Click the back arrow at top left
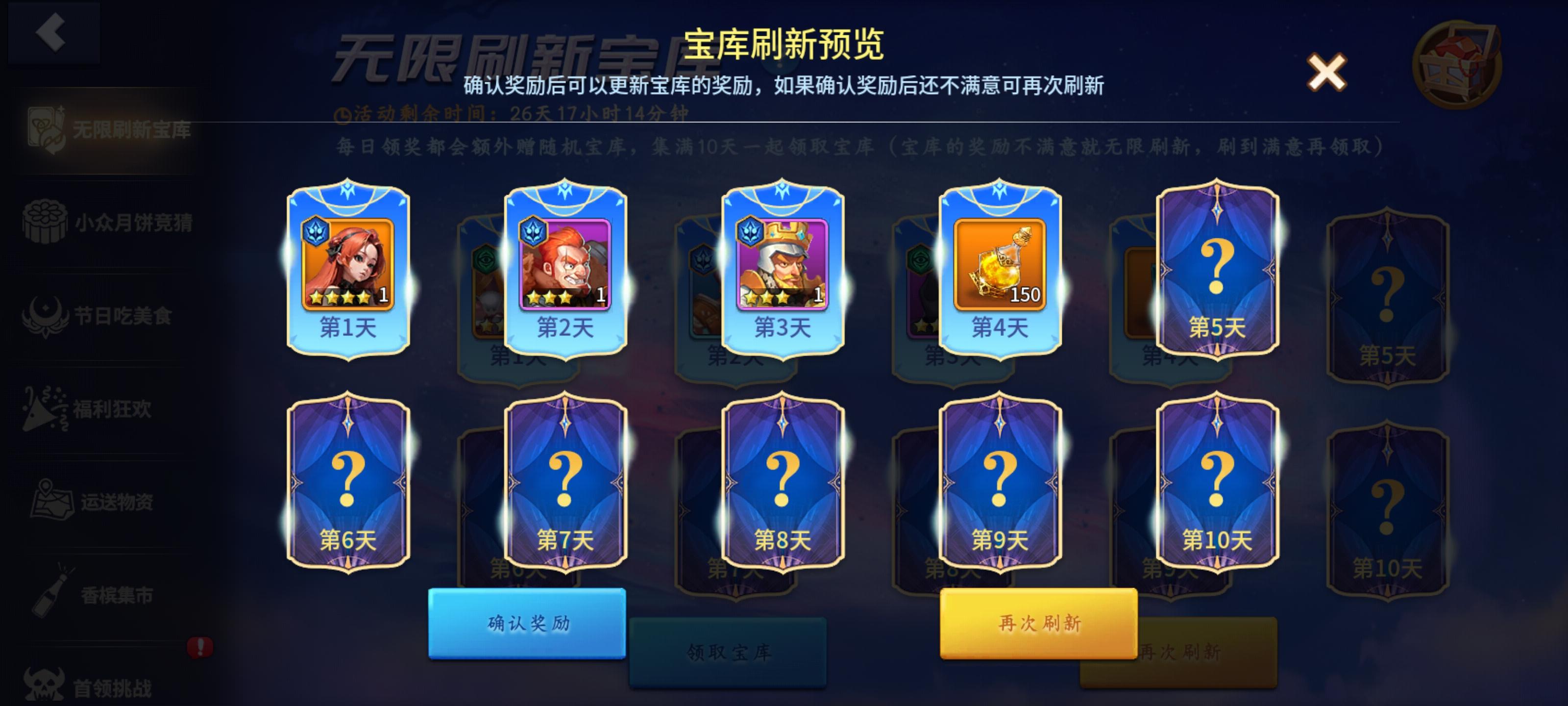Screen dimensions: 1568x706 pos(52,33)
